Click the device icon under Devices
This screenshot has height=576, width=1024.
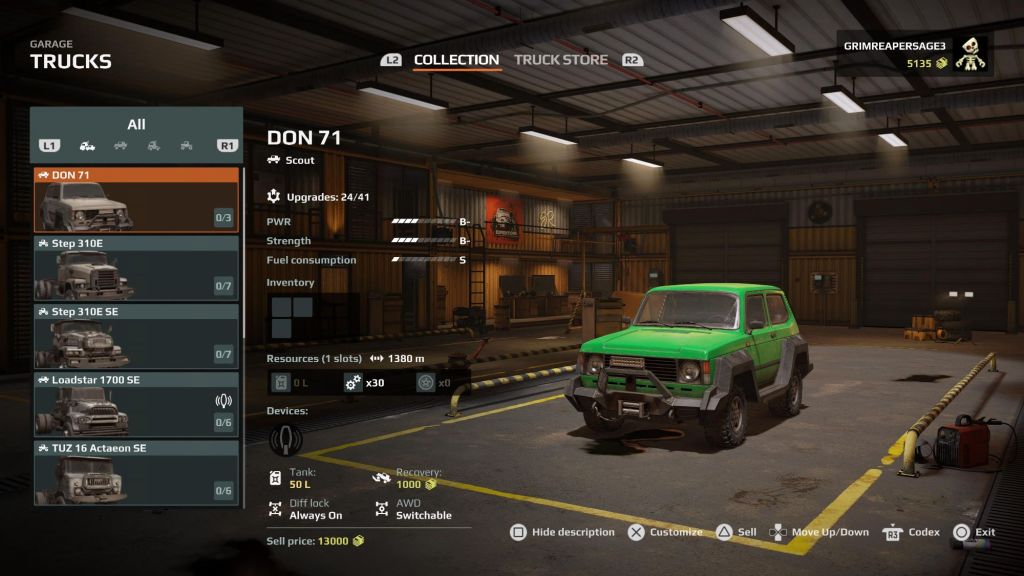point(286,438)
